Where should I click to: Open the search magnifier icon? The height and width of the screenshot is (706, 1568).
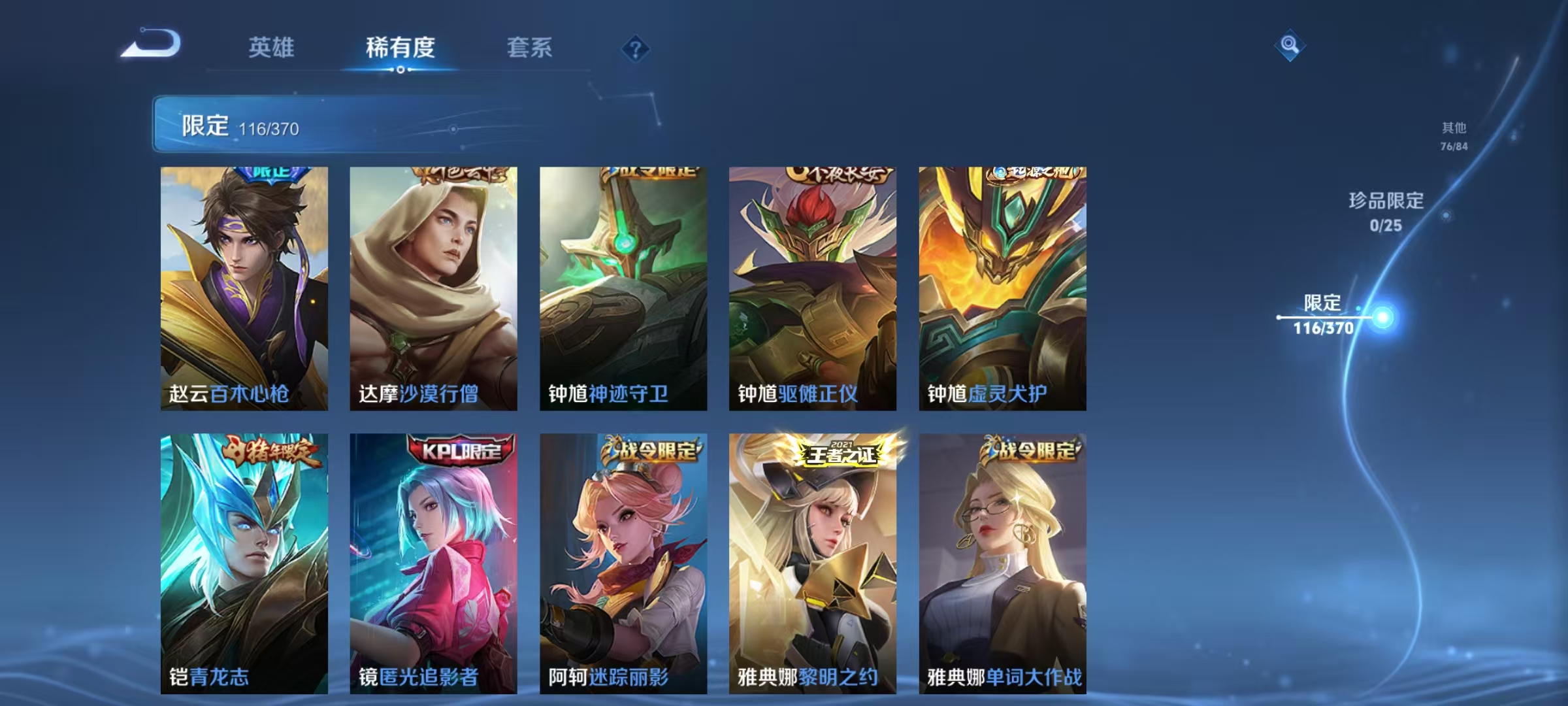tap(1288, 46)
